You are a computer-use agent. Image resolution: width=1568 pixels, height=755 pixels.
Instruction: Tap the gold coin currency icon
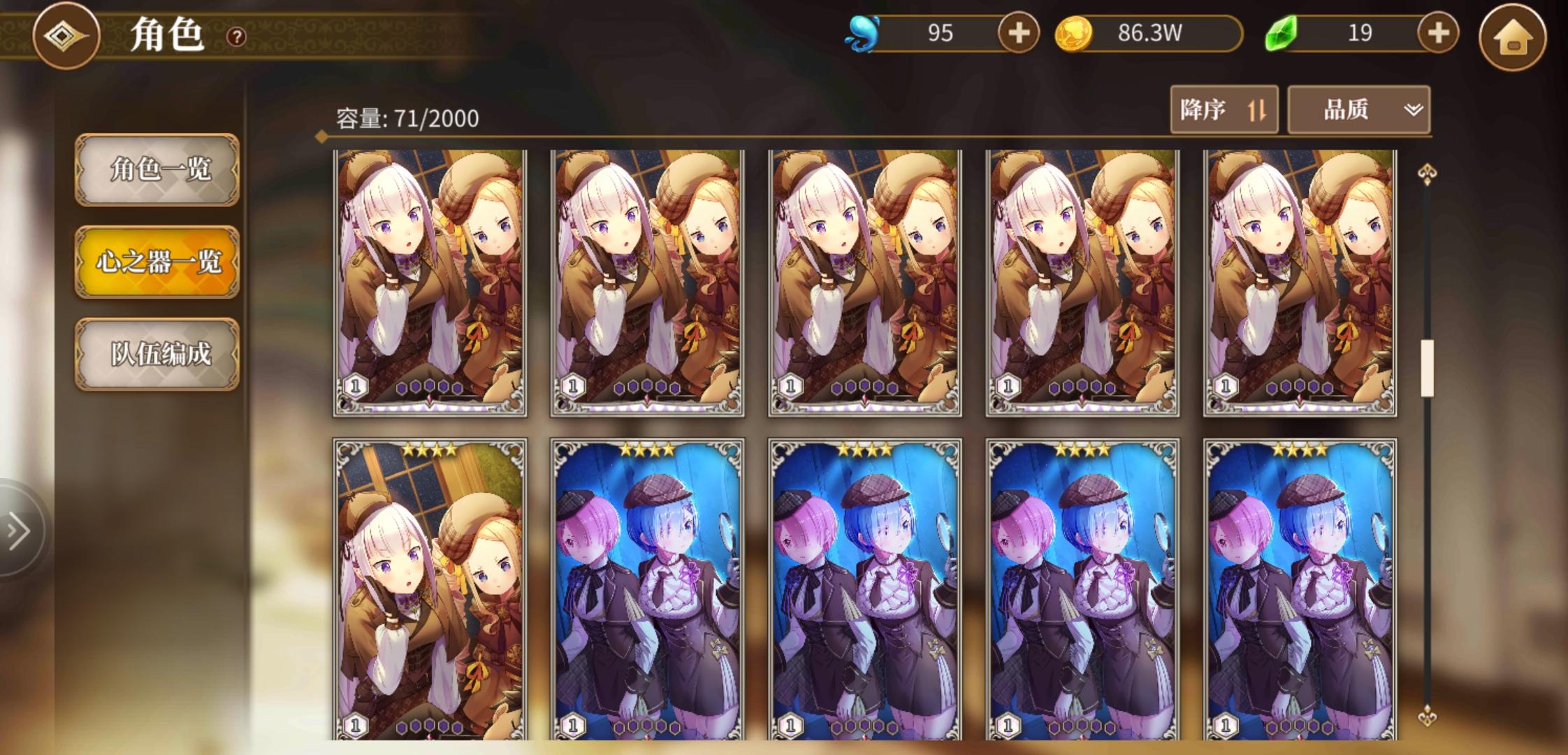[x=1076, y=32]
